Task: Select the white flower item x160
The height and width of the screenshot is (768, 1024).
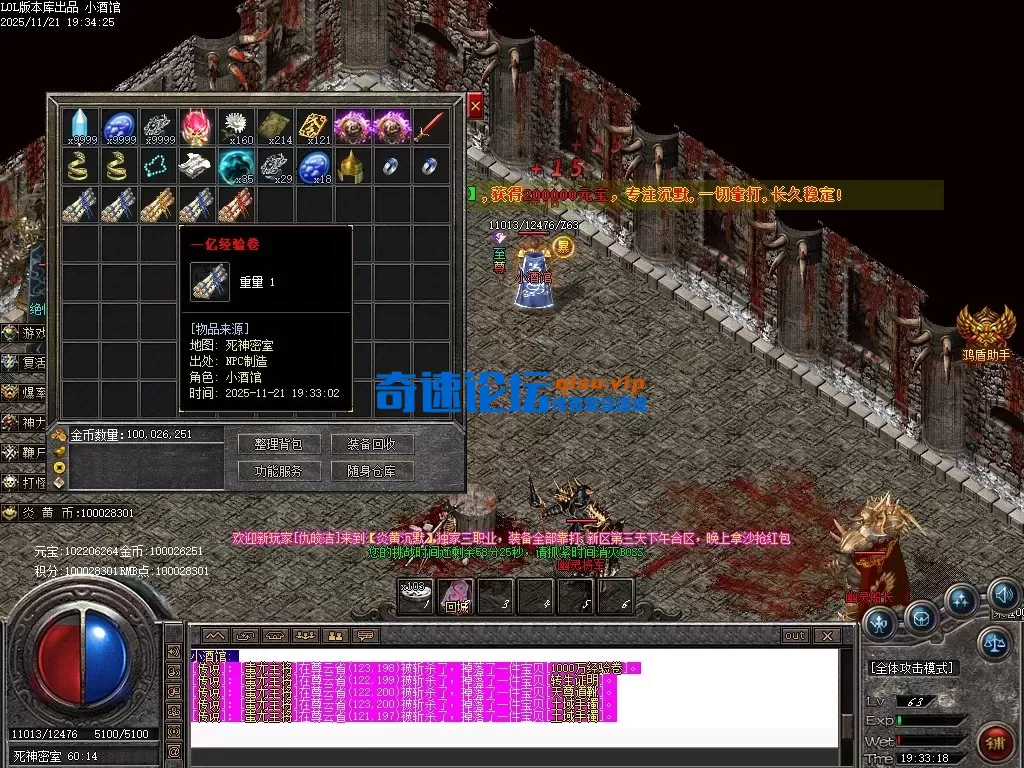Action: tap(236, 127)
